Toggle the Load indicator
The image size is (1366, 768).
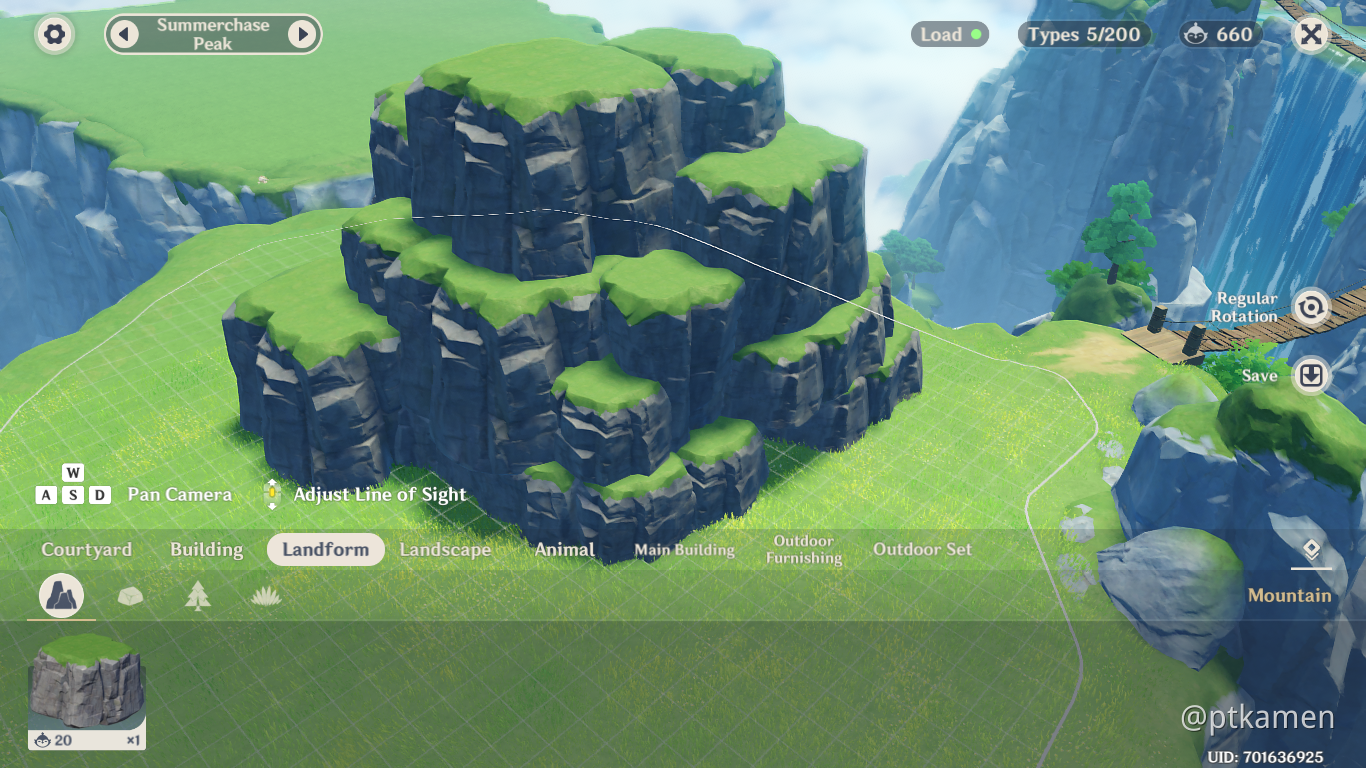[949, 33]
